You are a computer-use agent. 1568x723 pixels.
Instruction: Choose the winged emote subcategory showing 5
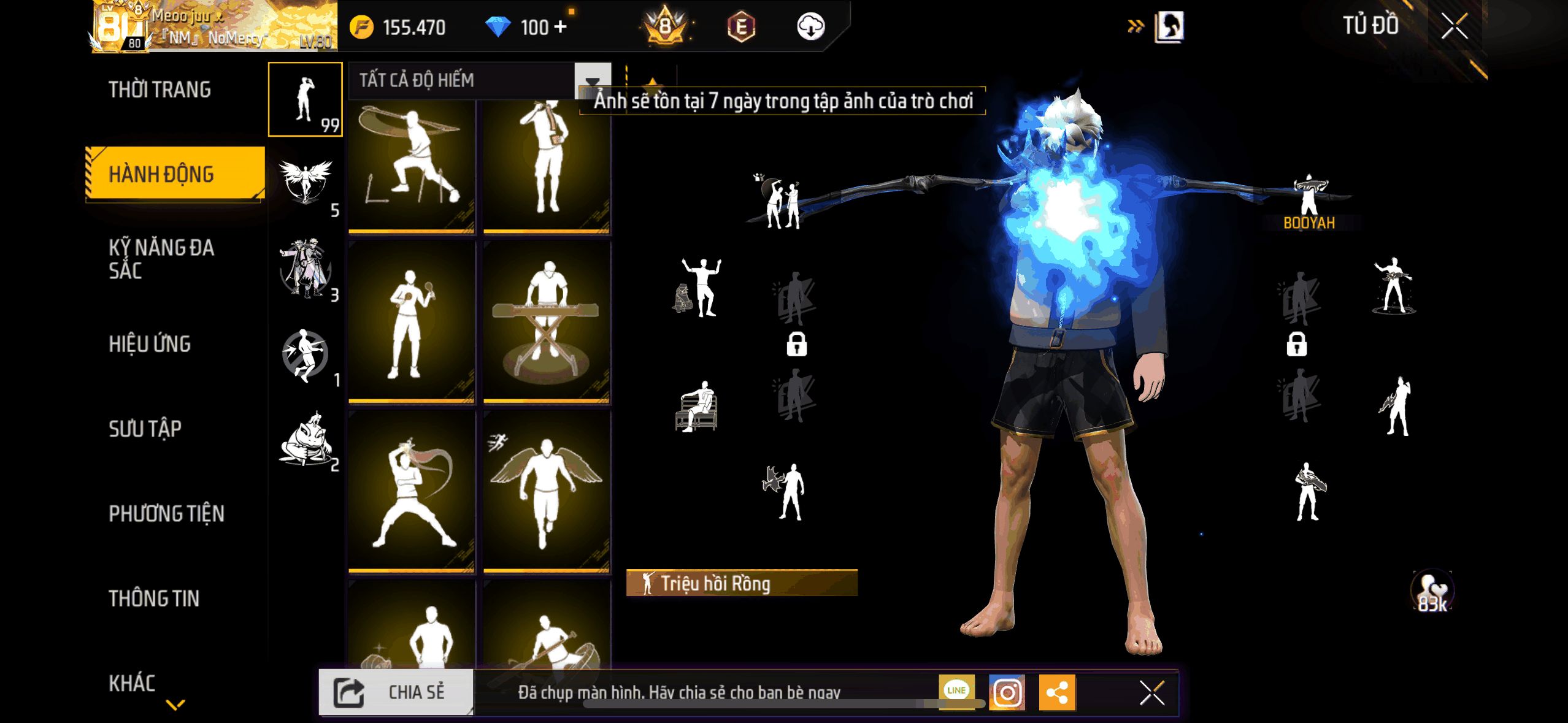pos(305,183)
